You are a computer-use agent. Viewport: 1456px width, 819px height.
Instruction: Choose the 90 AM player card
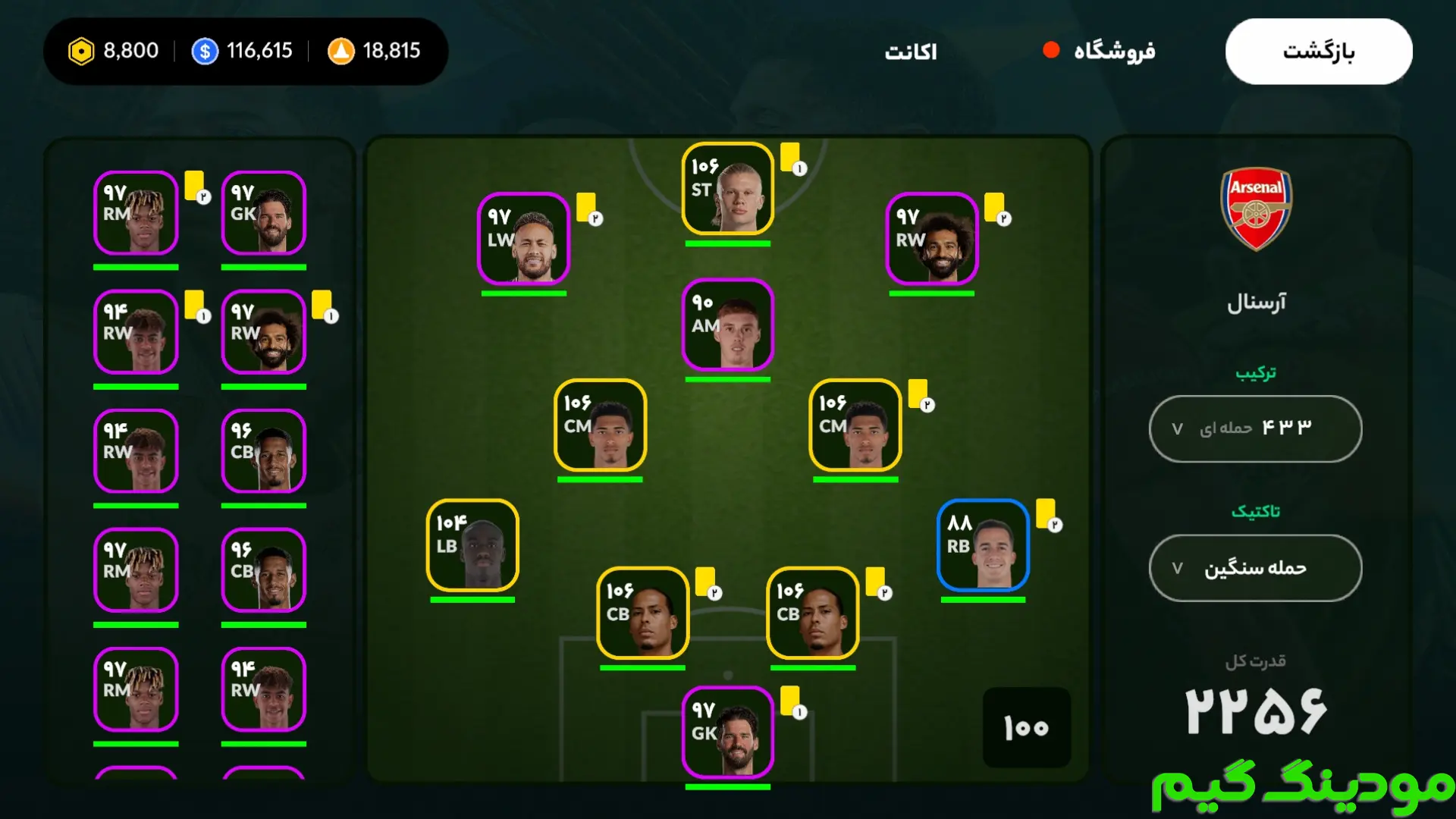(727, 325)
